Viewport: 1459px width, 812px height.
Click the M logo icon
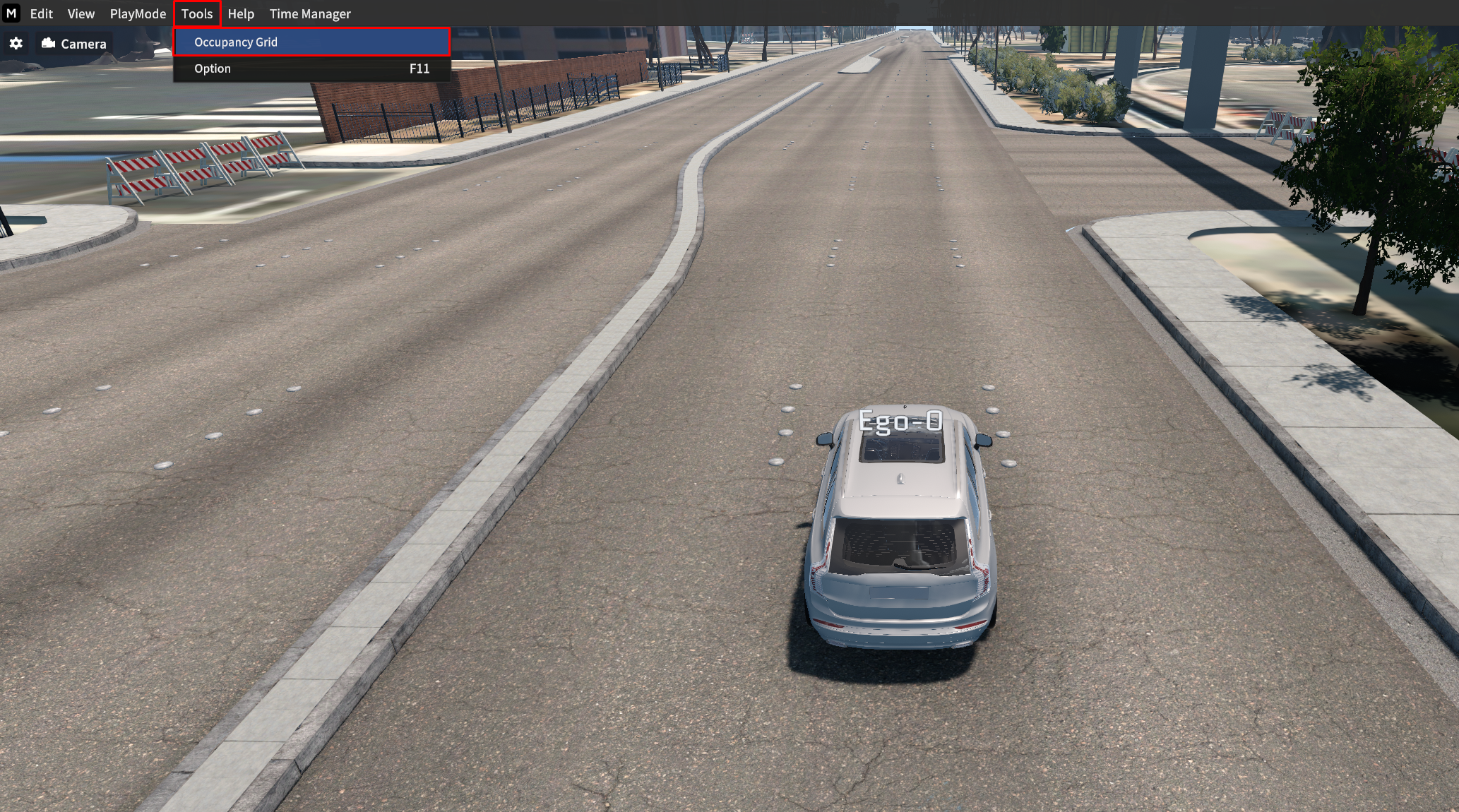point(11,13)
